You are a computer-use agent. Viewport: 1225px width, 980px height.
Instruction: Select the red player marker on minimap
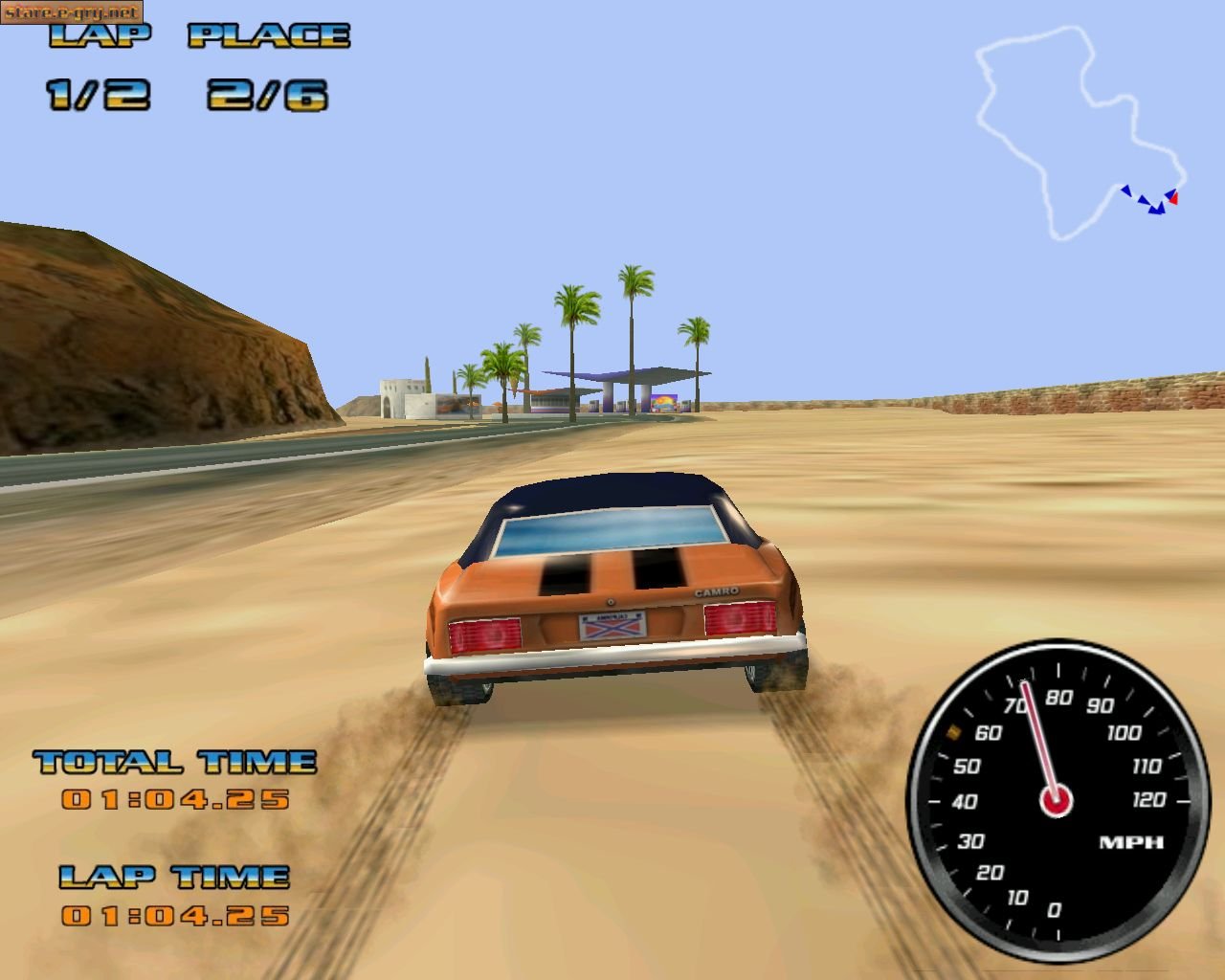point(1173,198)
